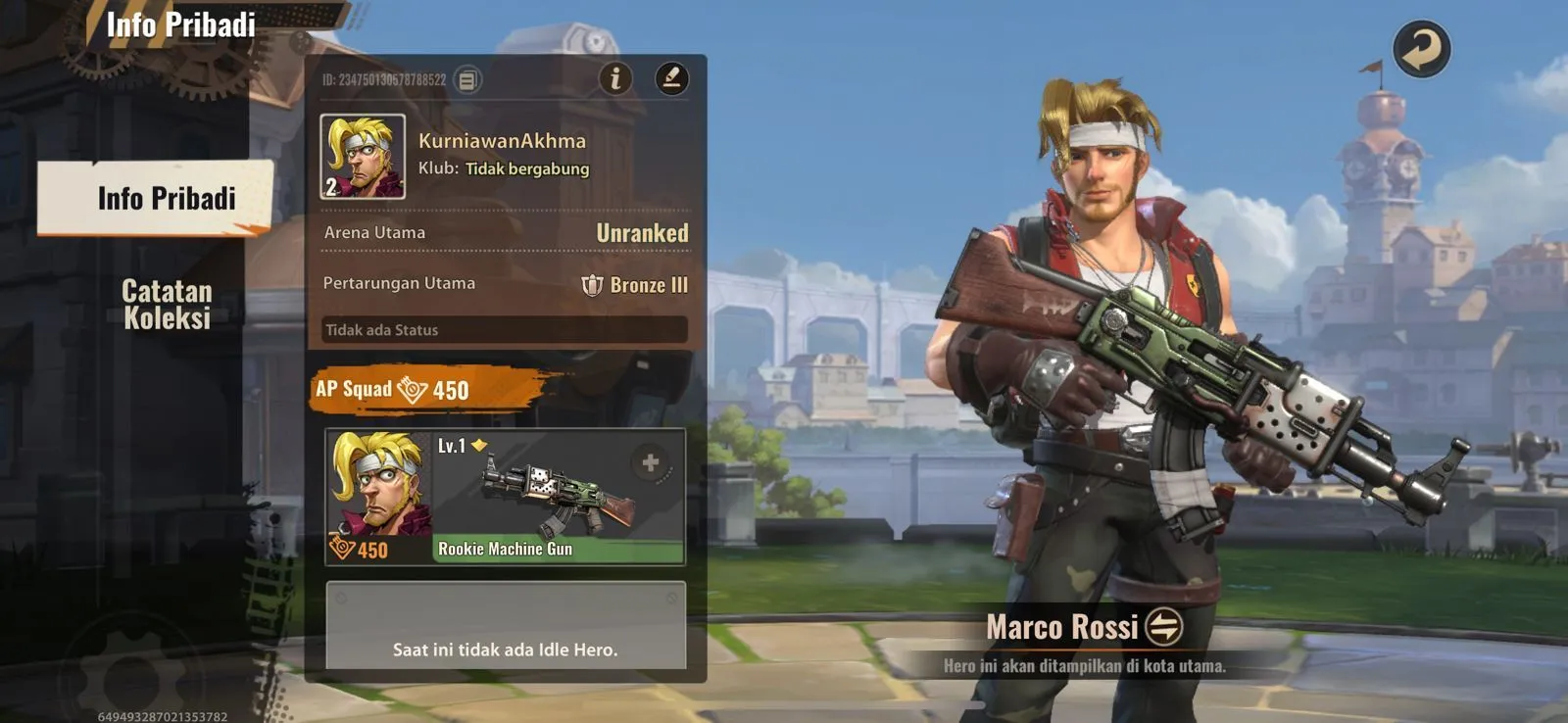Image resolution: width=1568 pixels, height=723 pixels.
Task: Open the Catatan Koleksi tab
Action: point(167,304)
